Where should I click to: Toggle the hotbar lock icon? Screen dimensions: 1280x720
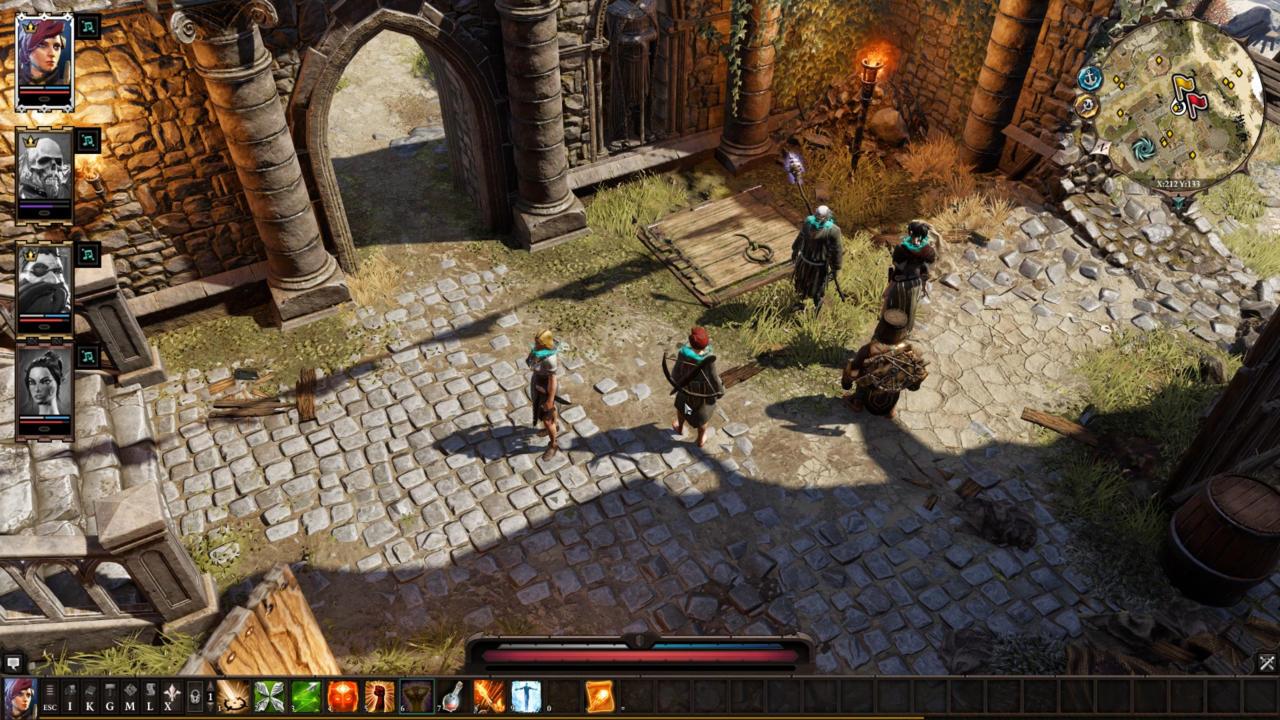click(195, 695)
